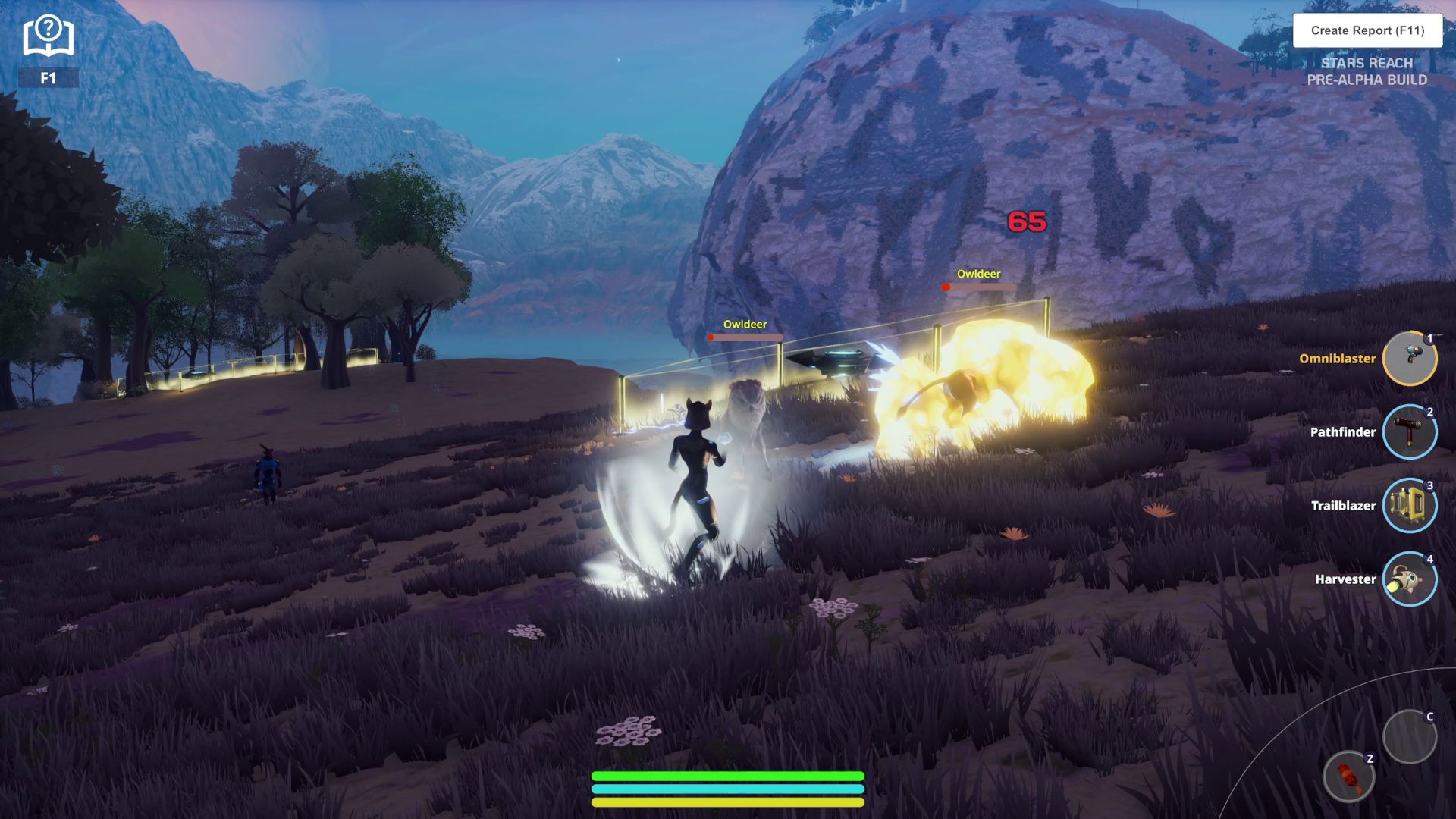Select the Omniblaster tool slot

pyautogui.click(x=1409, y=359)
